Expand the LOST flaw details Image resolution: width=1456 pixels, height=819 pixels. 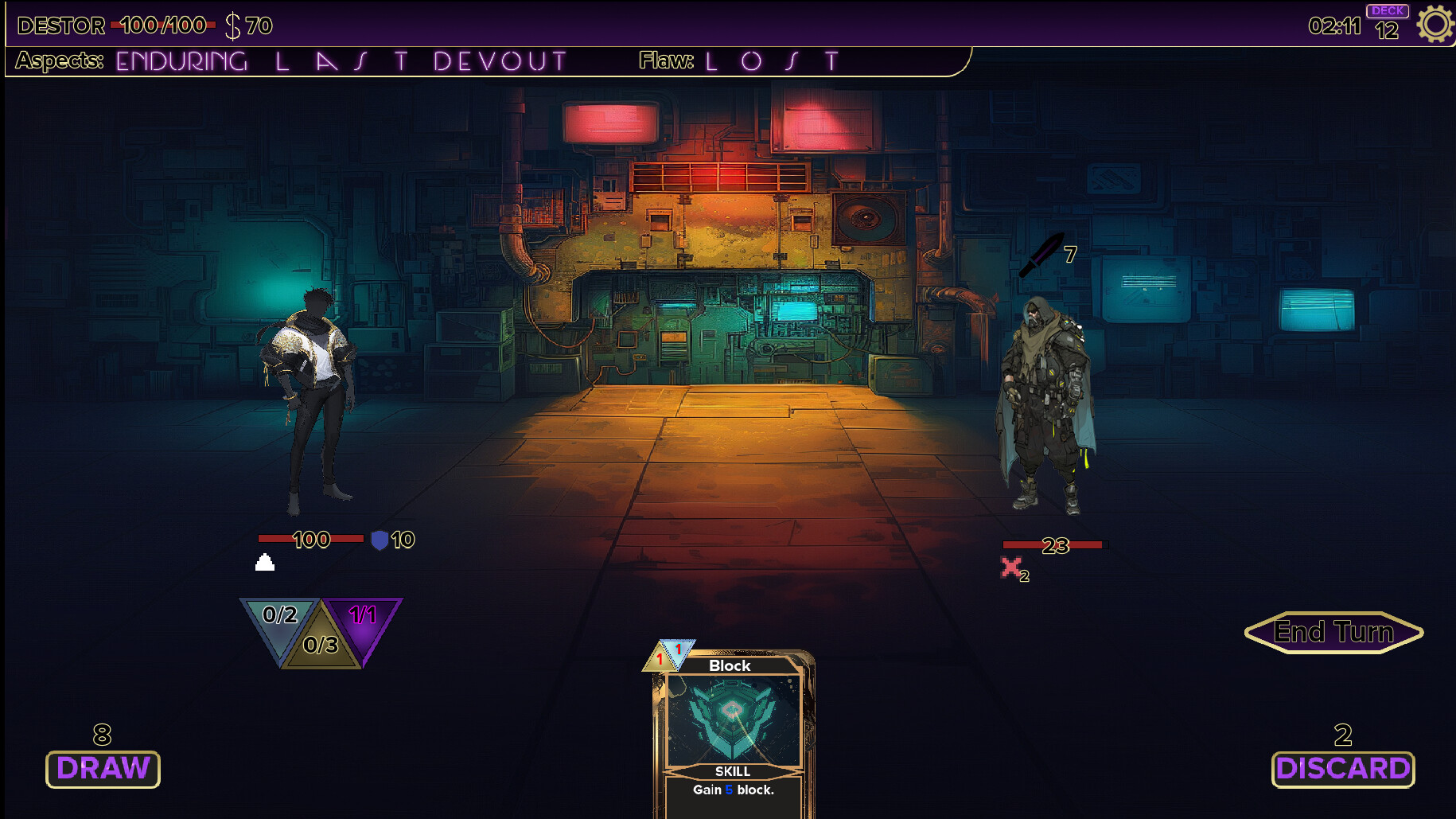[x=771, y=60]
